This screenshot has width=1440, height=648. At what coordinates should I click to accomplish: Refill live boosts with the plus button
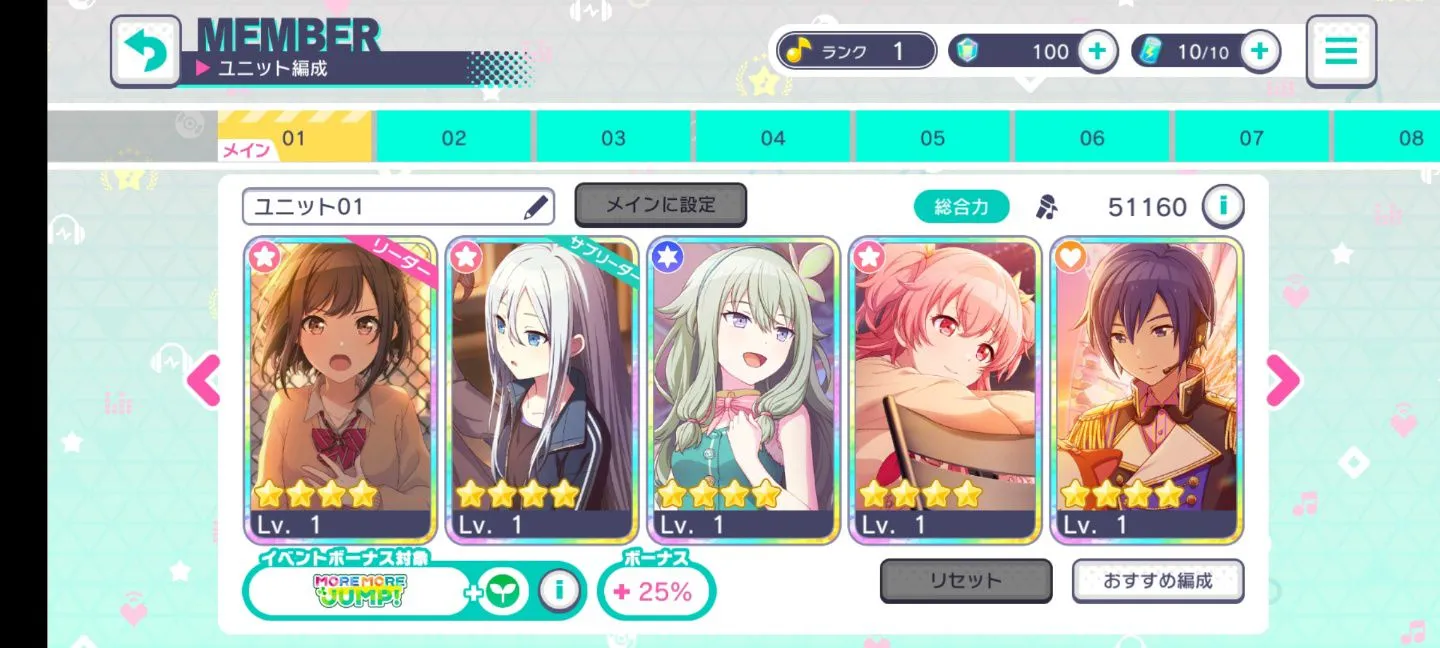pyautogui.click(x=1260, y=51)
